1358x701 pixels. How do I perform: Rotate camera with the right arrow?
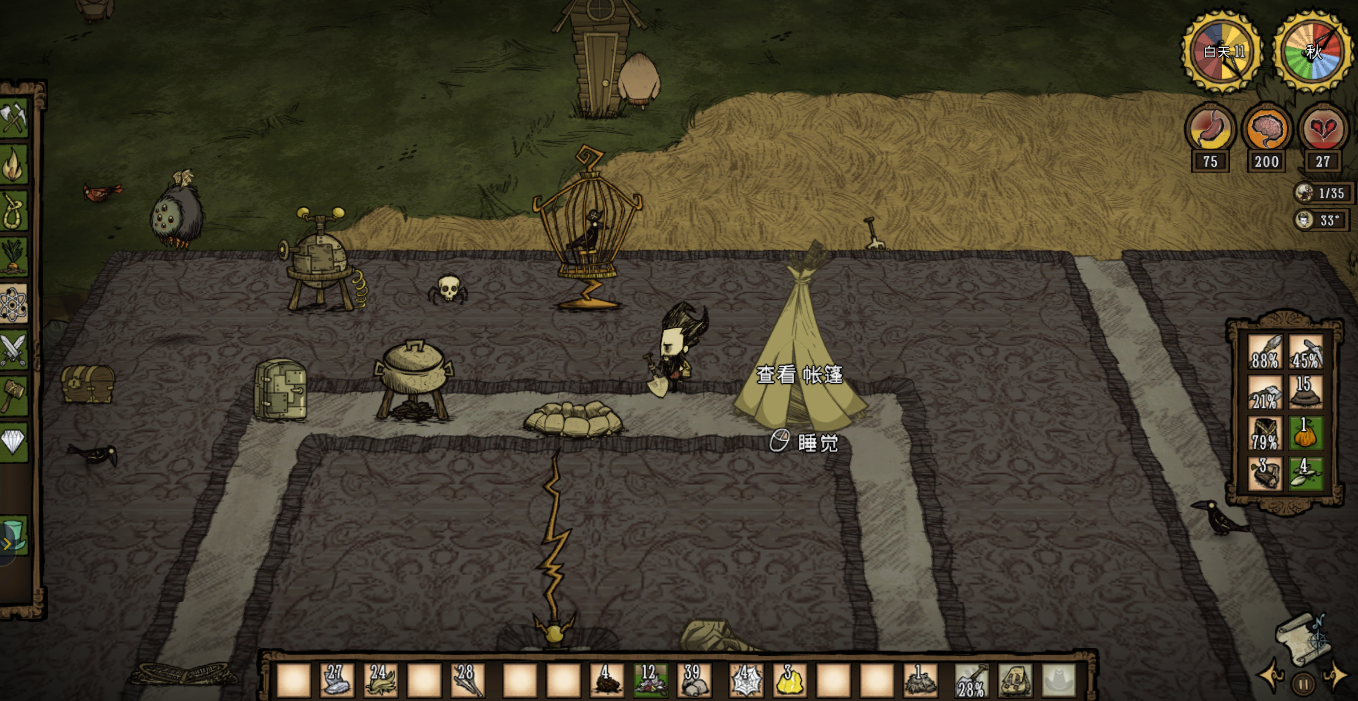pos(1335,677)
